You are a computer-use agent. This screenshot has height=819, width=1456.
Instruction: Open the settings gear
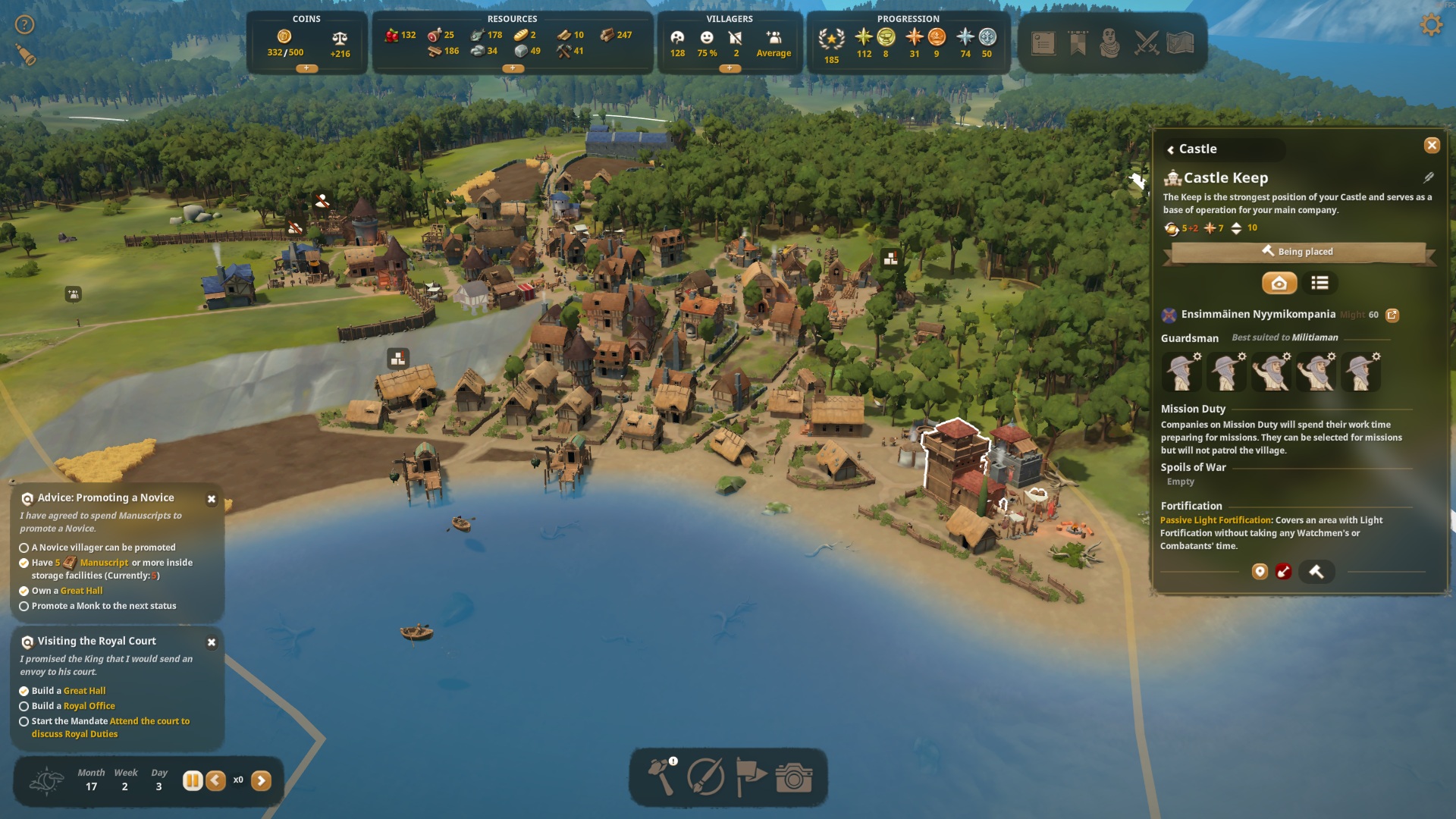coord(1431,25)
